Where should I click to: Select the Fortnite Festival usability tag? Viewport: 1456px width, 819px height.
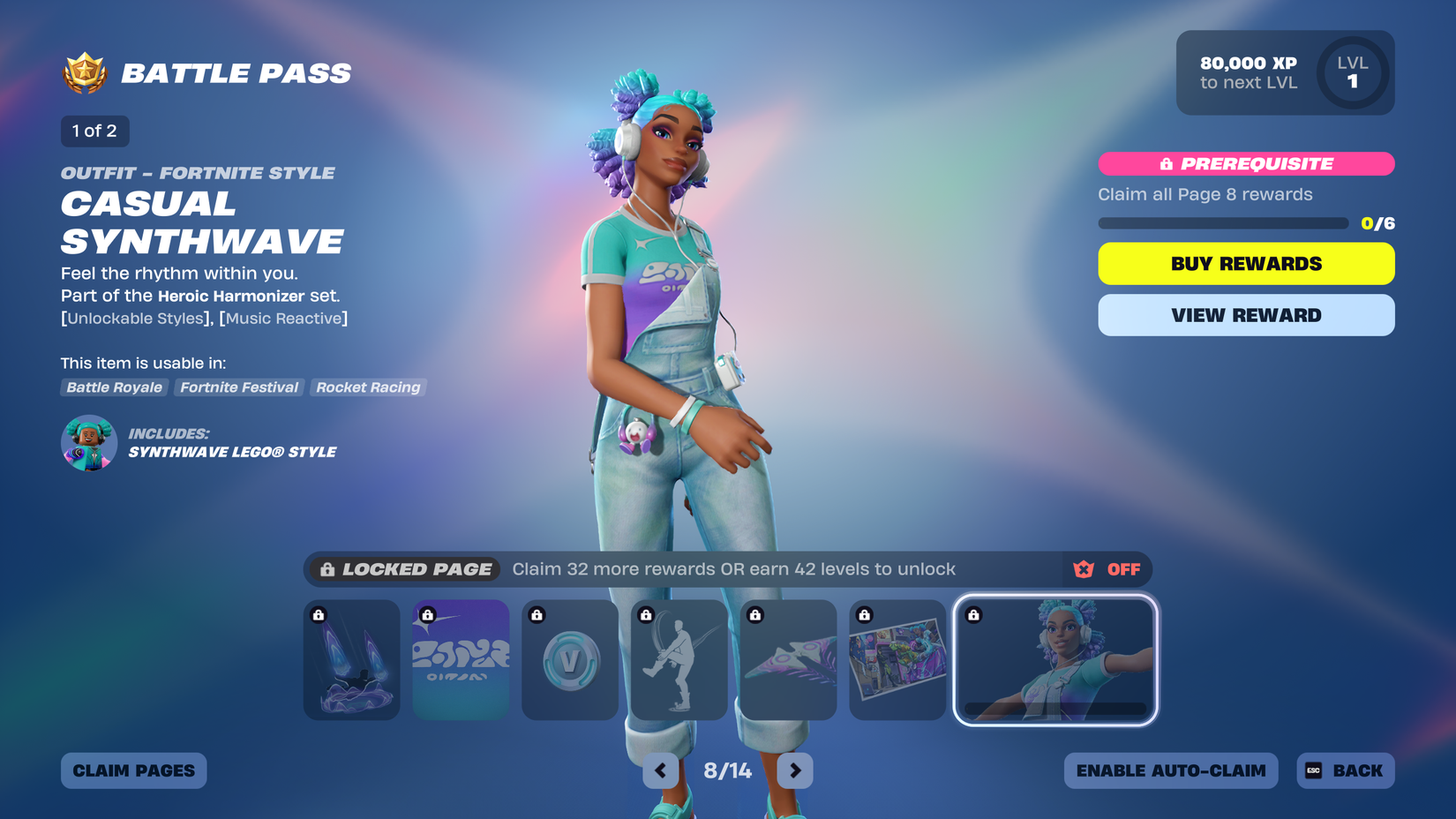(238, 387)
